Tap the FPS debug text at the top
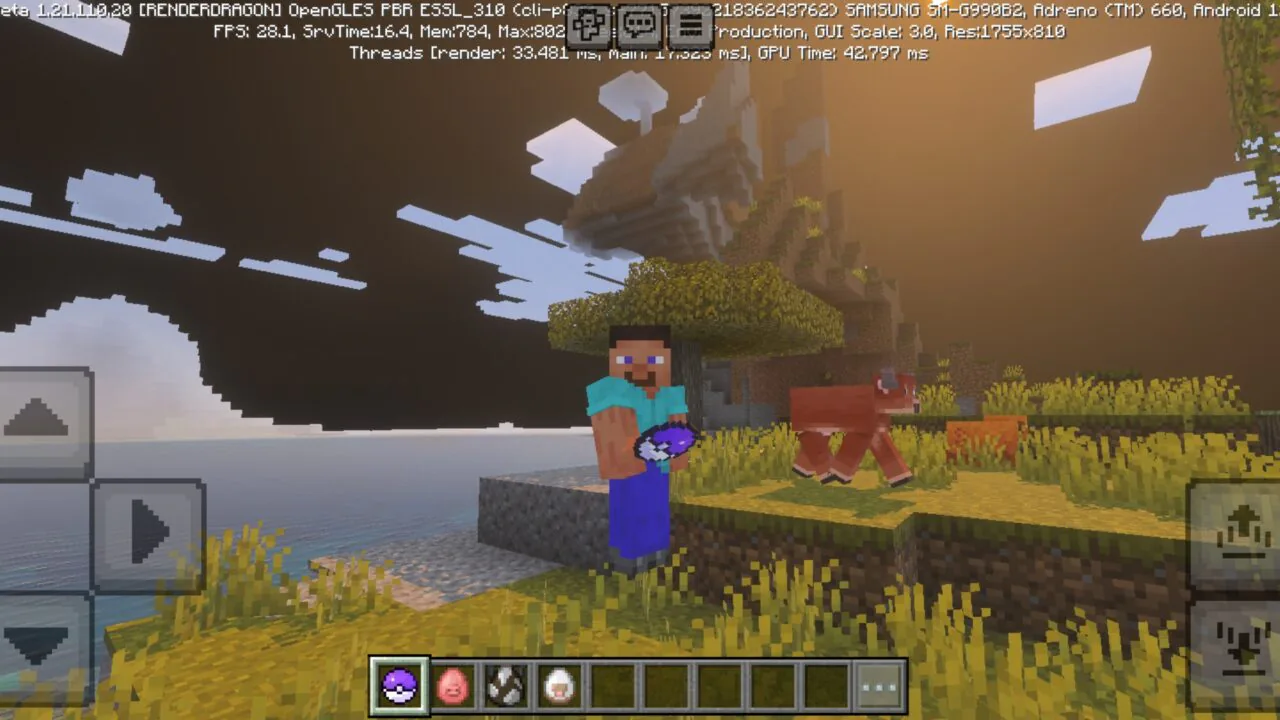The width and height of the screenshot is (1280, 720). pyautogui.click(x=248, y=32)
